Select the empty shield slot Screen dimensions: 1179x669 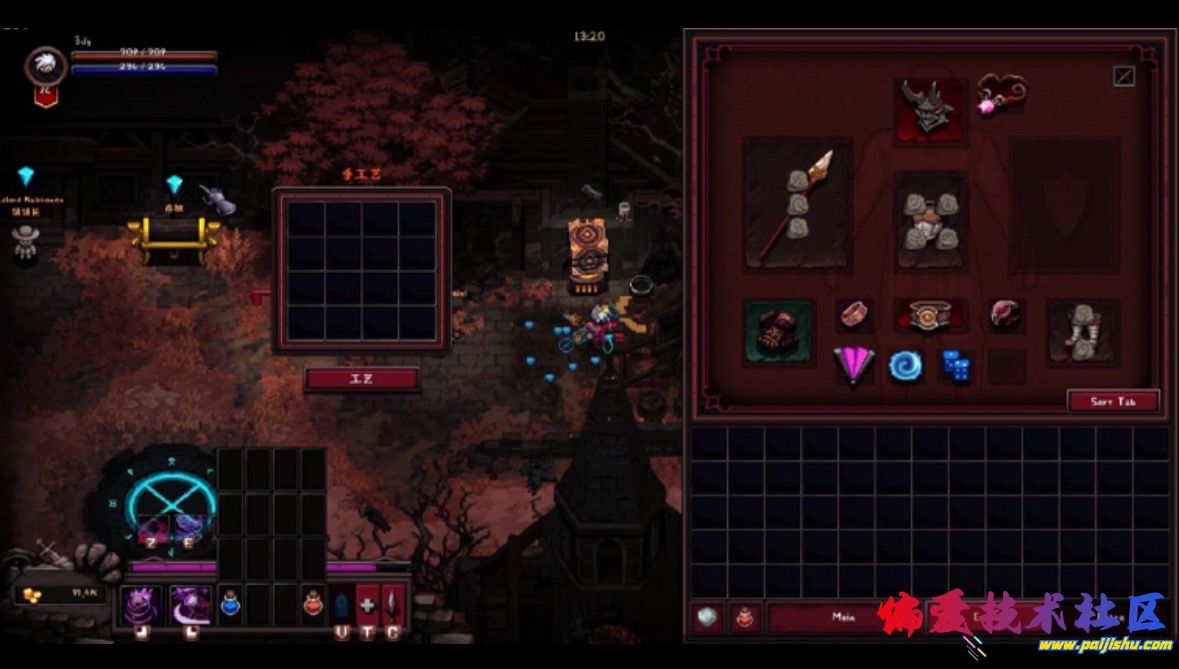1065,204
